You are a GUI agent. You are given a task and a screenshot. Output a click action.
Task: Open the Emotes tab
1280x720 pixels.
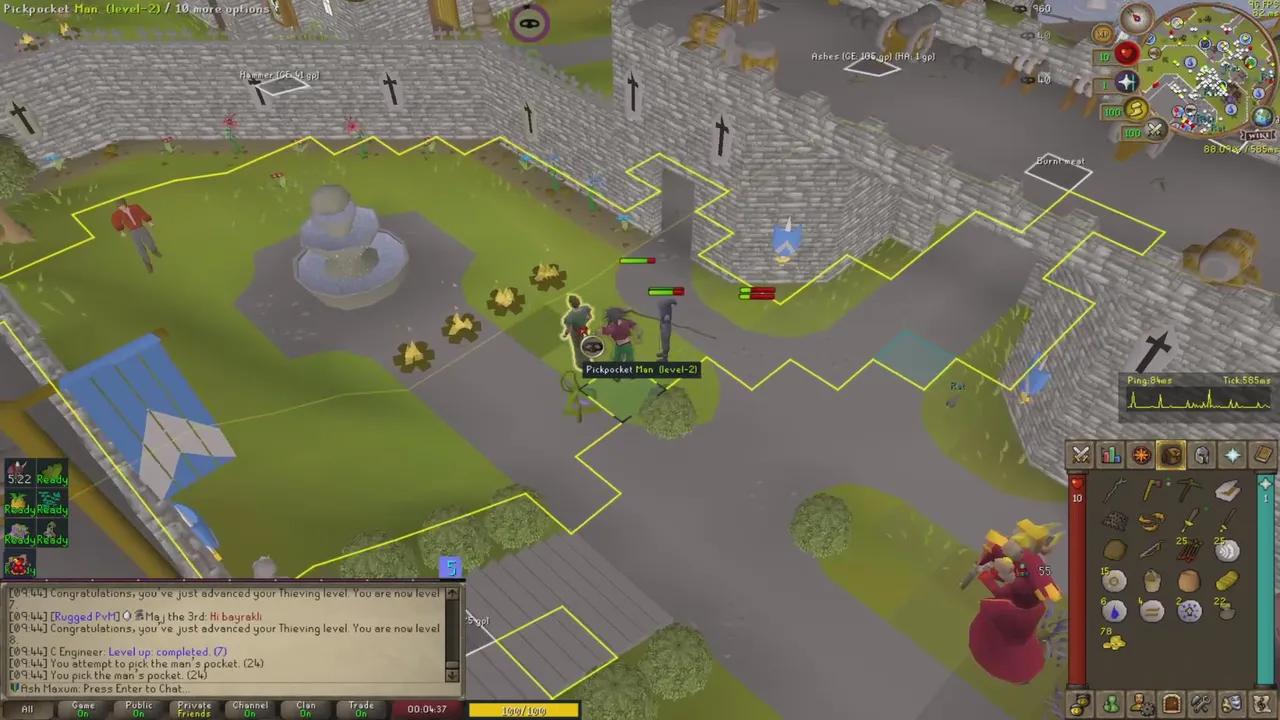(1231, 702)
